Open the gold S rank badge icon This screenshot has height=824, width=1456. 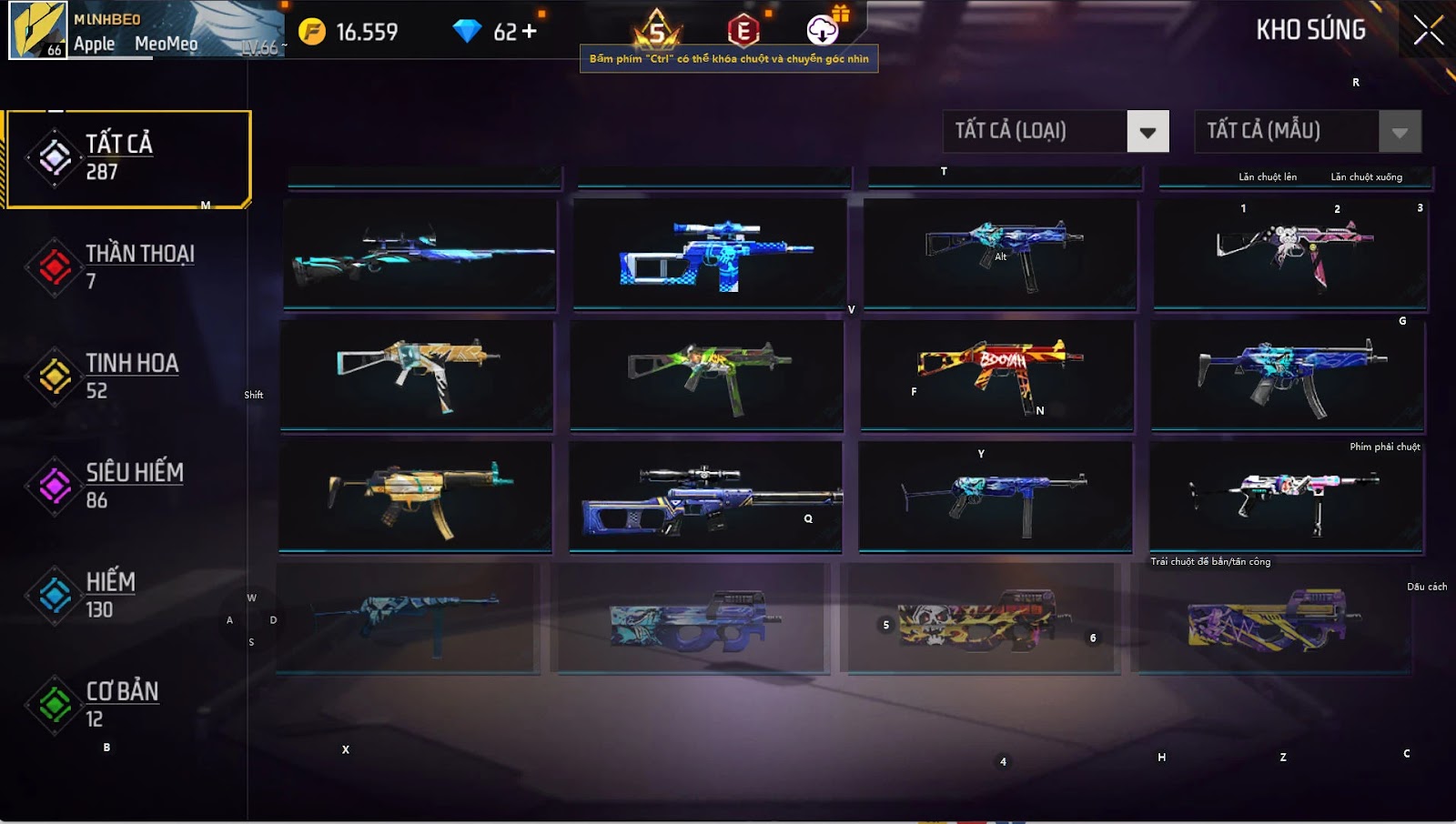(x=657, y=30)
